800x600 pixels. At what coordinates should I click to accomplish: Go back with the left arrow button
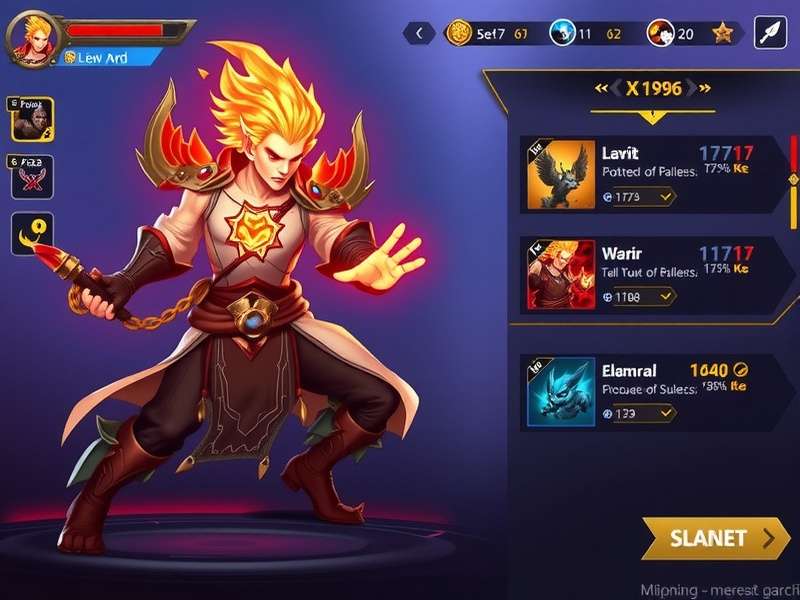click(418, 33)
